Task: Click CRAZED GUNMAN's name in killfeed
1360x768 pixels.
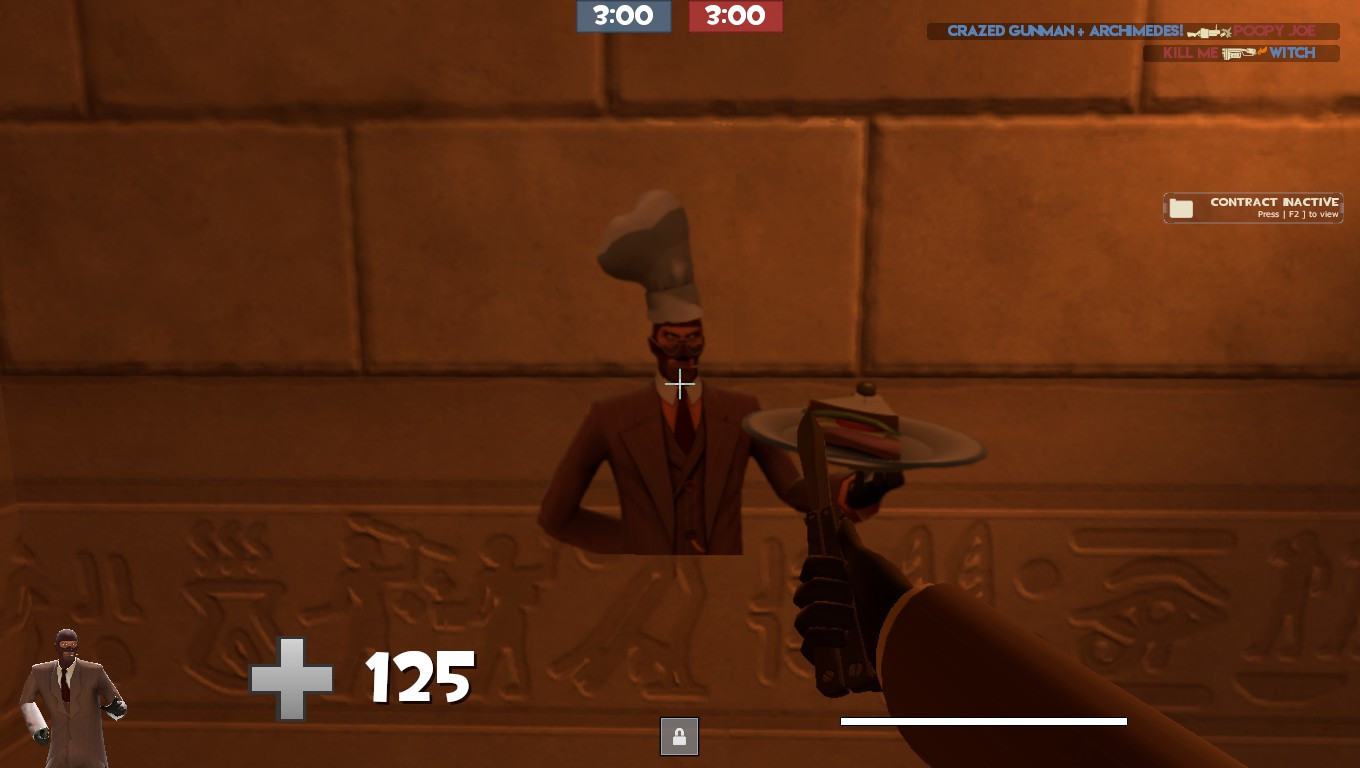Action: coord(1010,30)
